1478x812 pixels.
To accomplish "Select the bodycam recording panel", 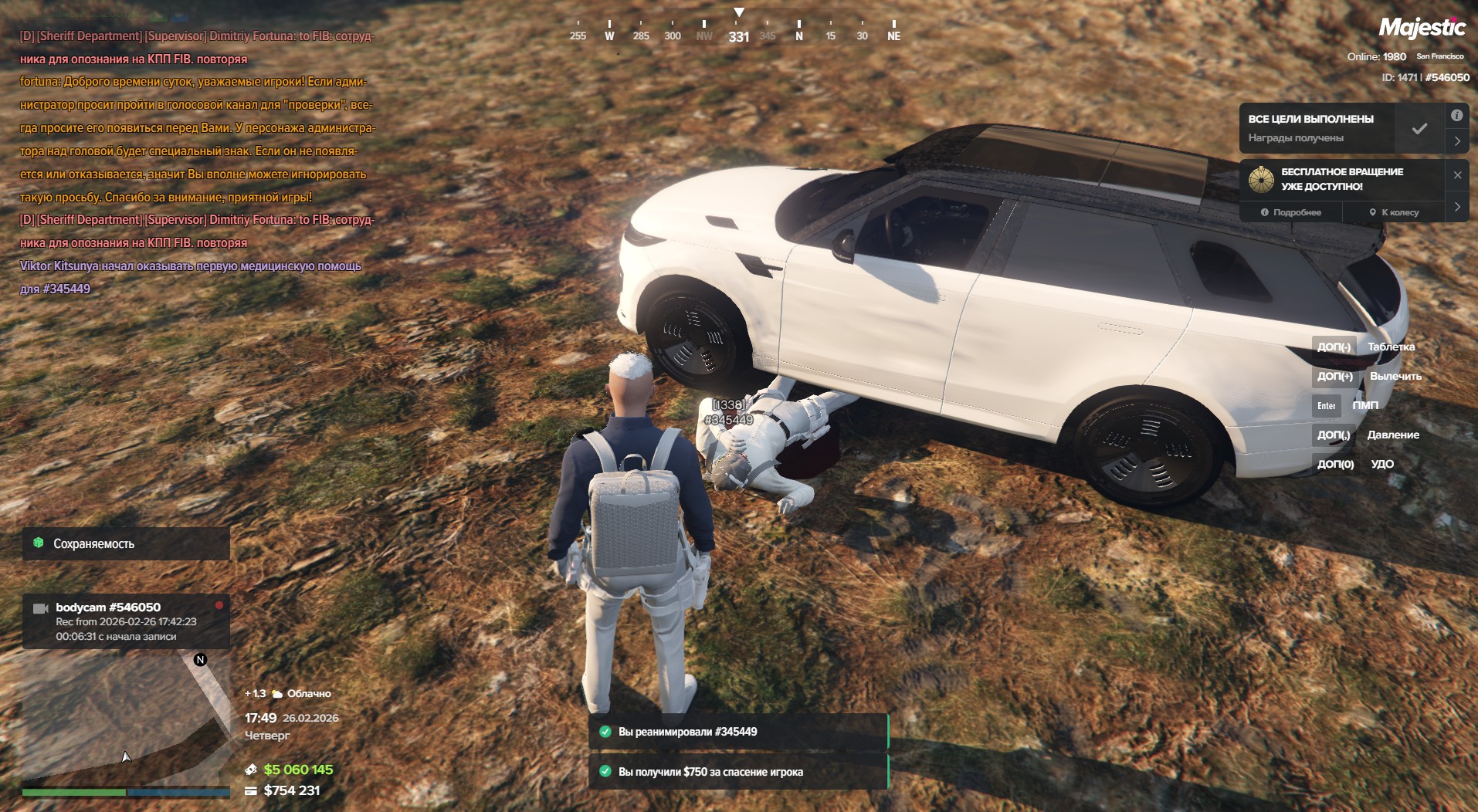I will point(126,621).
